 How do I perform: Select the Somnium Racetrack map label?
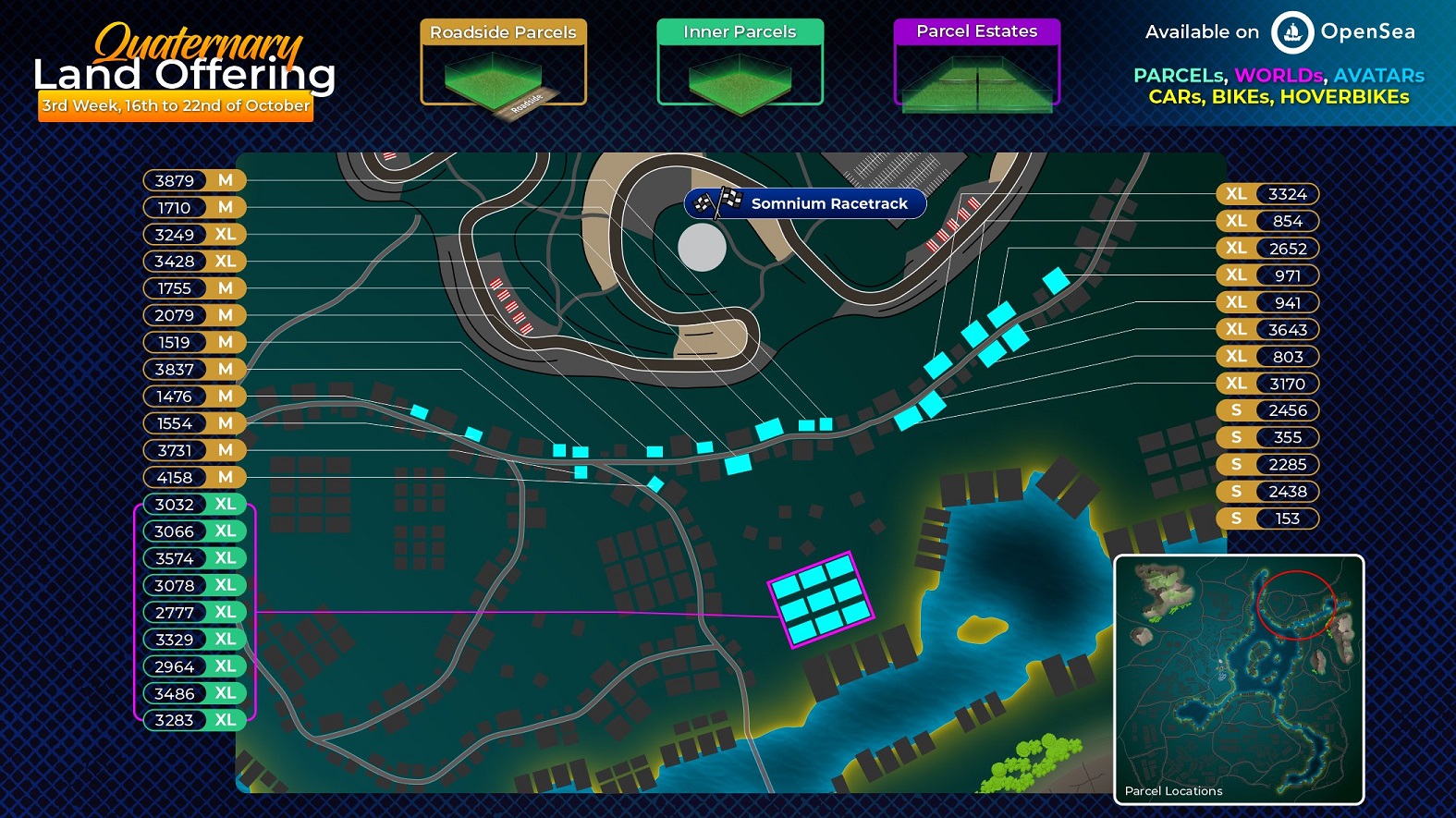pos(804,203)
